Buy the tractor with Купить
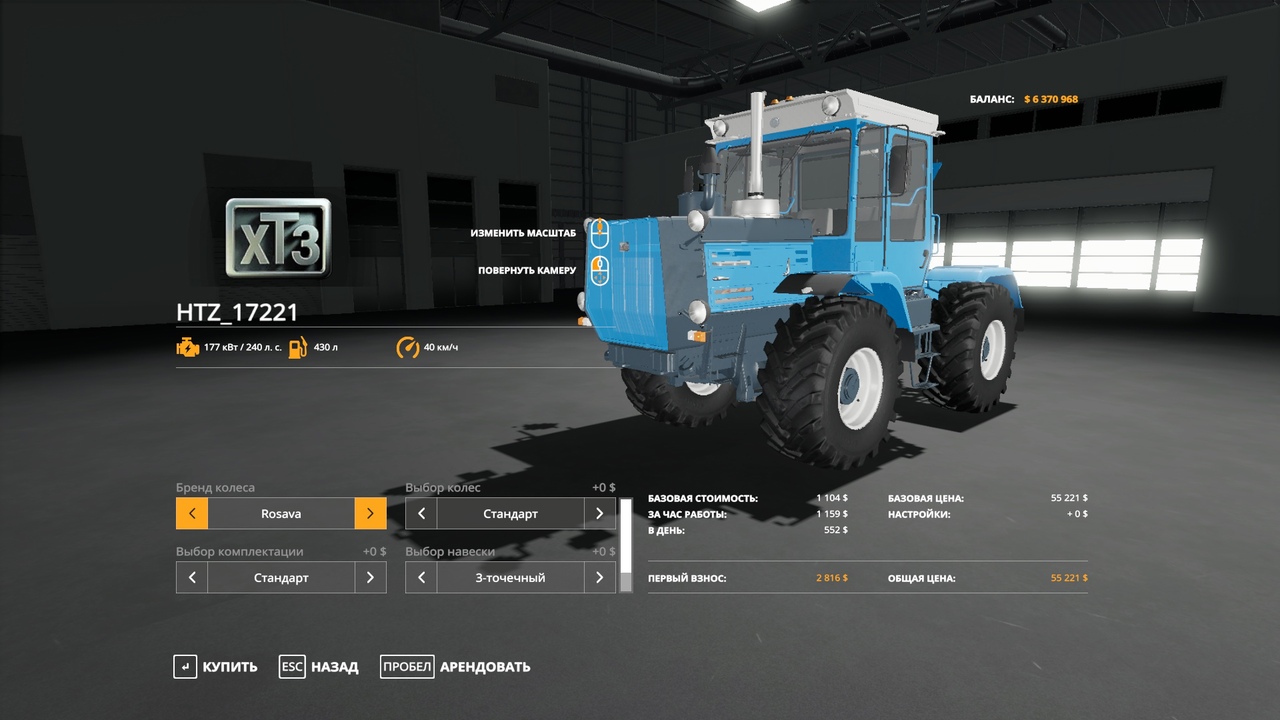Viewport: 1280px width, 720px height. point(215,667)
